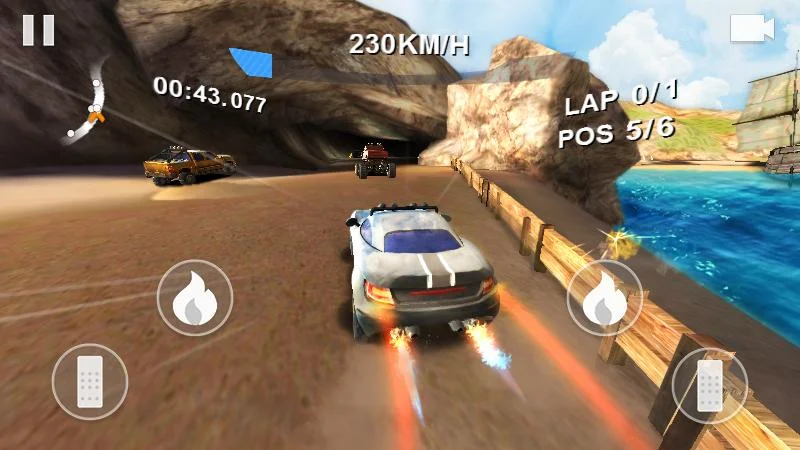800x450 pixels.
Task: Pause the race
Action: 38,30
